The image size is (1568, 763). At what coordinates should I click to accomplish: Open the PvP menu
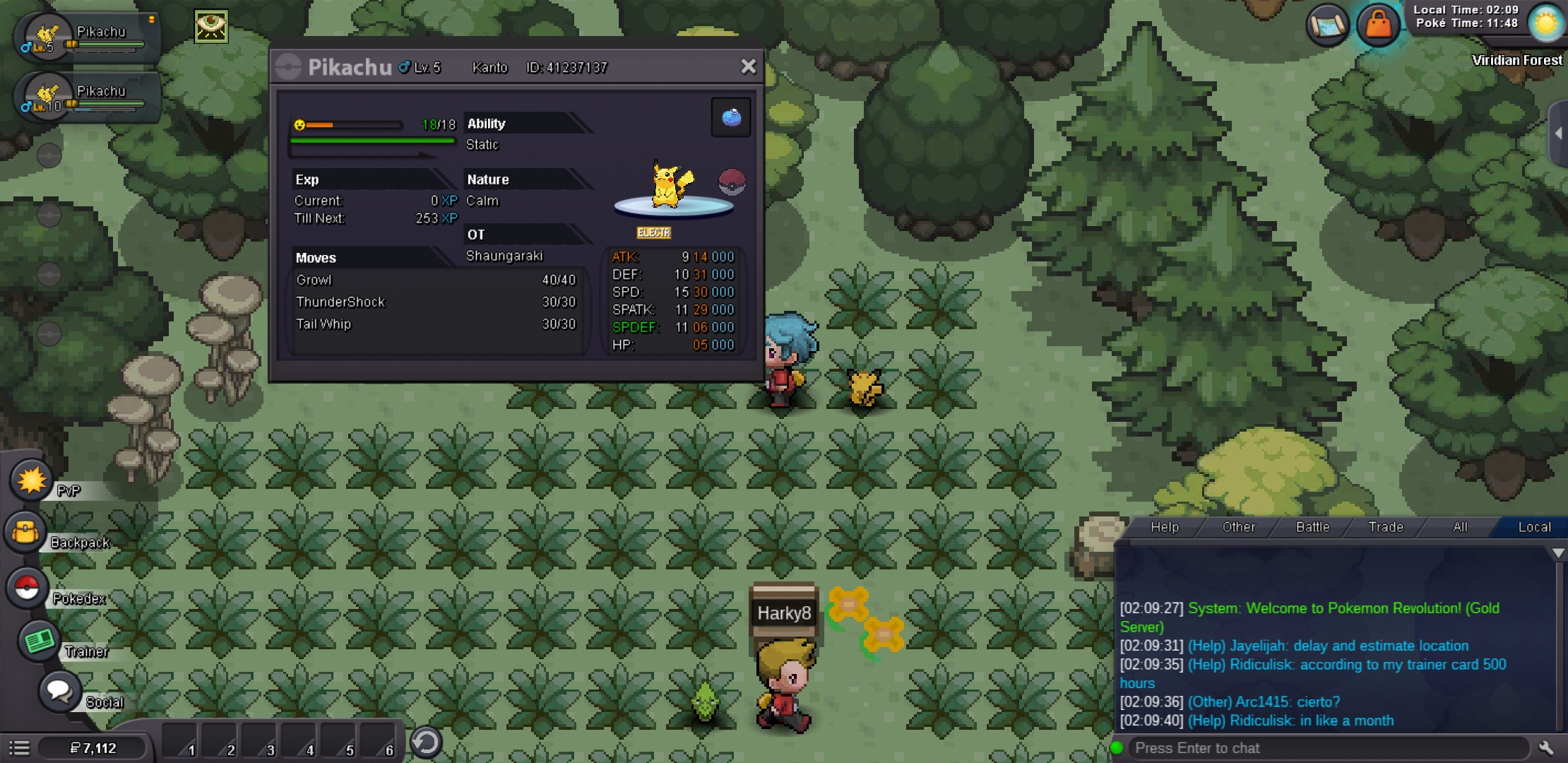(32, 480)
